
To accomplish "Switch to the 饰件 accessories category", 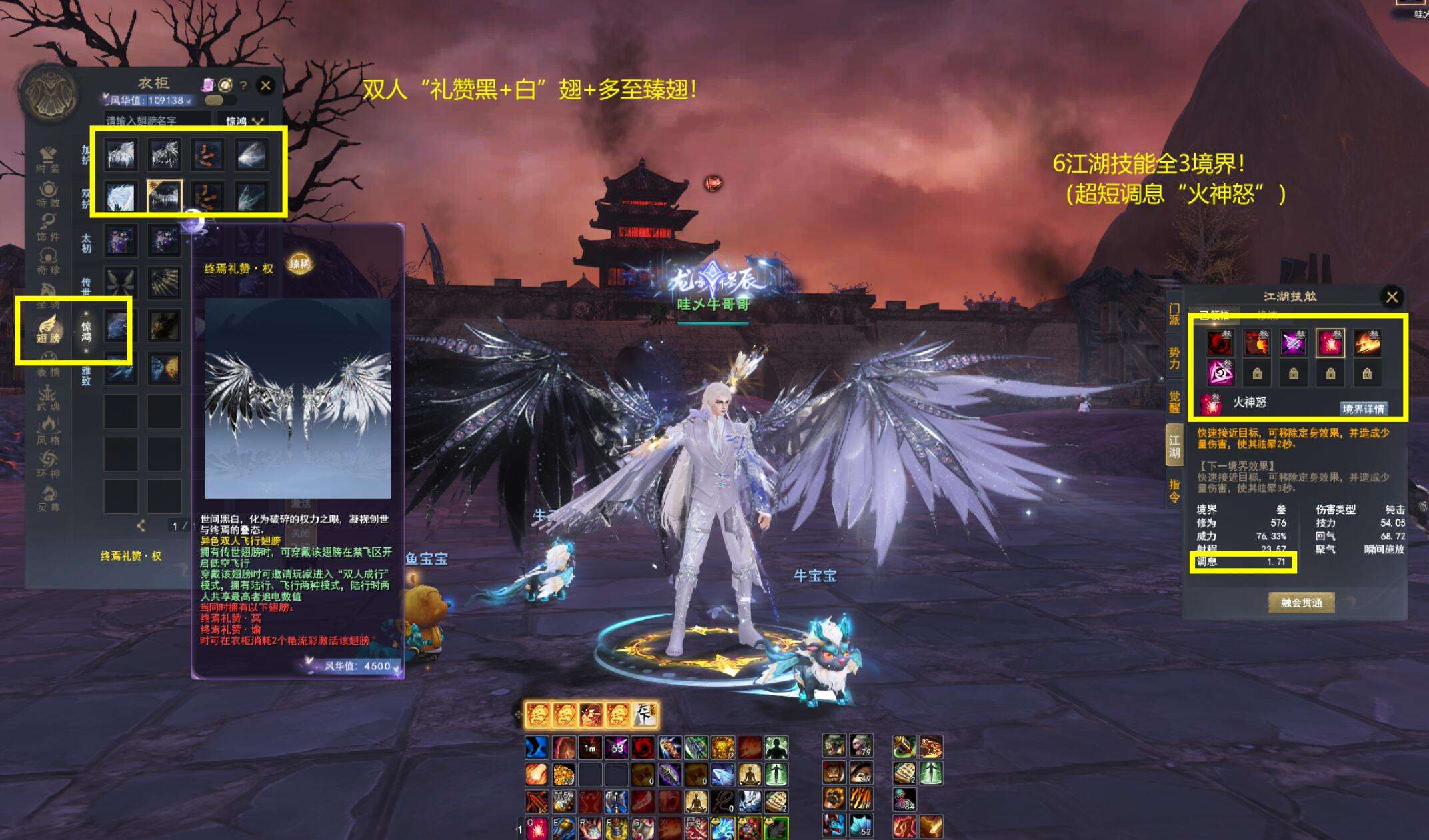I will (48, 228).
